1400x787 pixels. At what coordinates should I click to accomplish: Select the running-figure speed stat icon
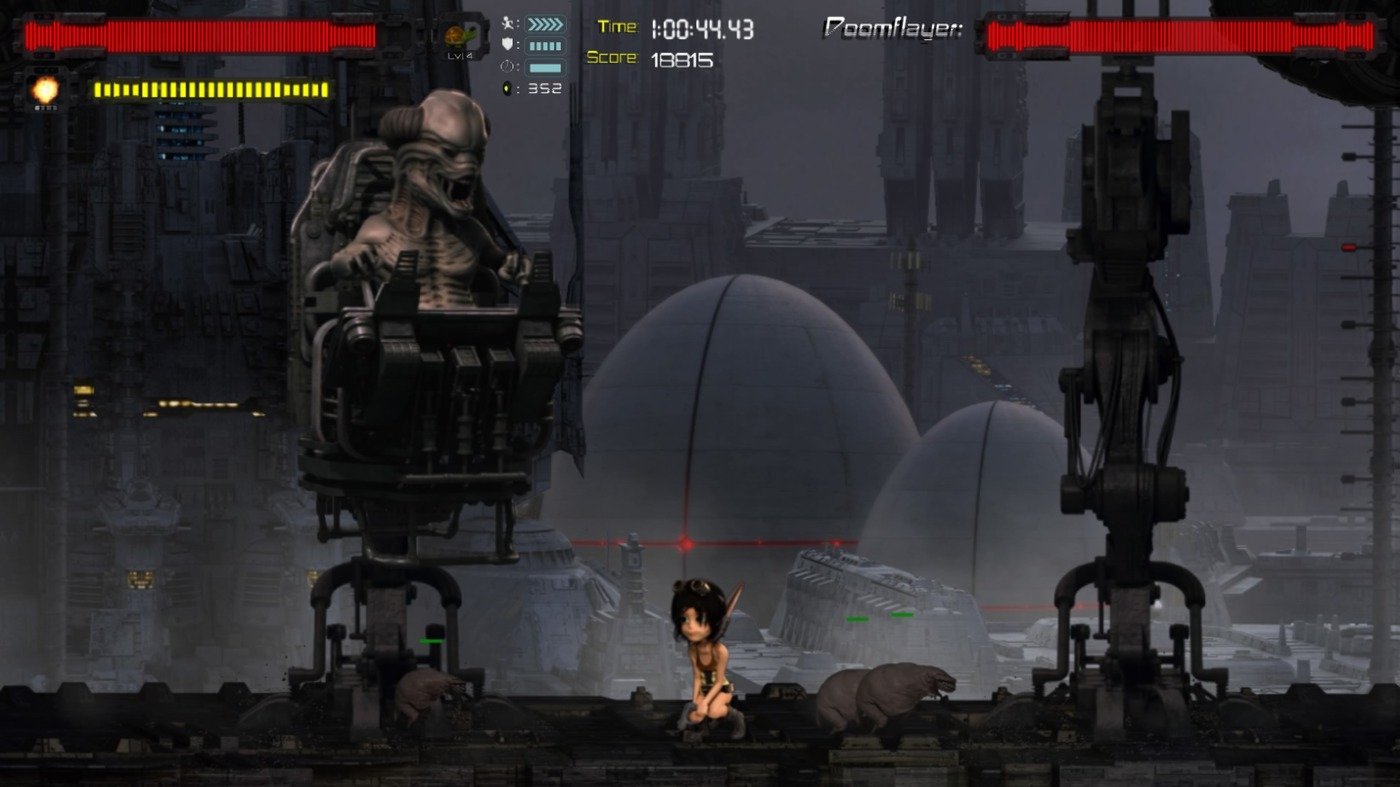tap(508, 22)
